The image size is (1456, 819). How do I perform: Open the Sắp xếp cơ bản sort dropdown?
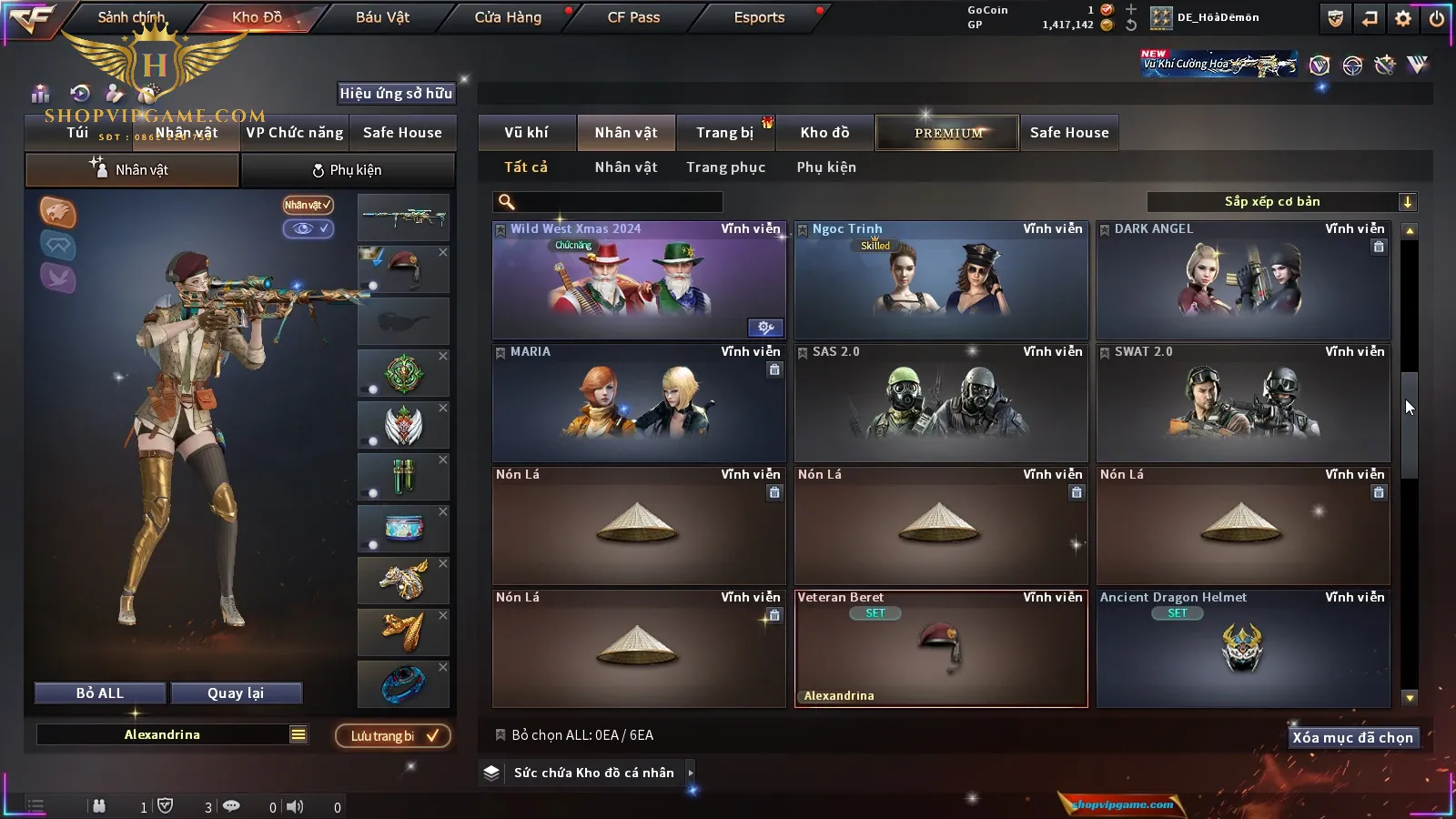(x=1281, y=202)
